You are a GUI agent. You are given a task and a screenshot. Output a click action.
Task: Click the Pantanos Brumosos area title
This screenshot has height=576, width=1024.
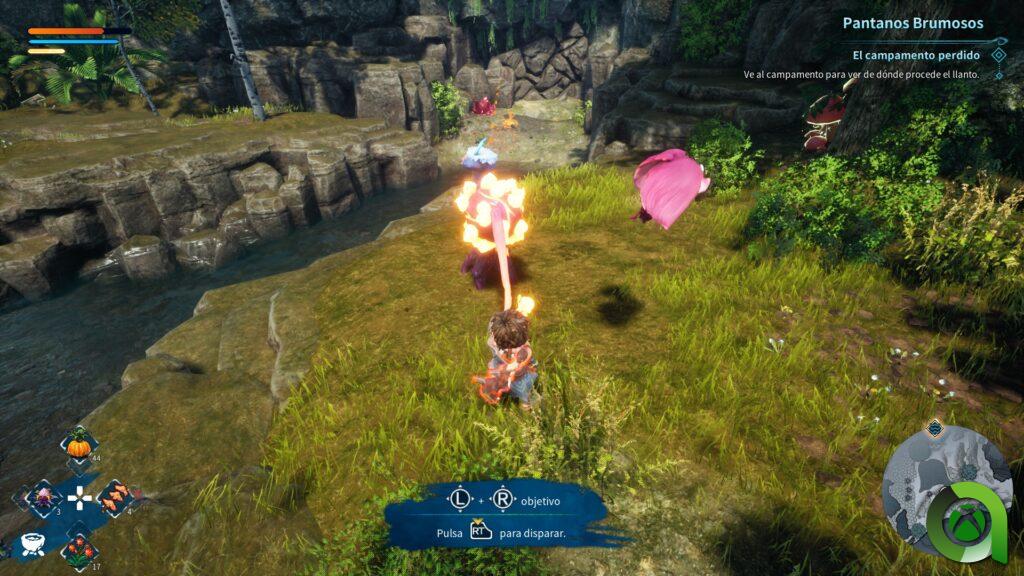912,23
